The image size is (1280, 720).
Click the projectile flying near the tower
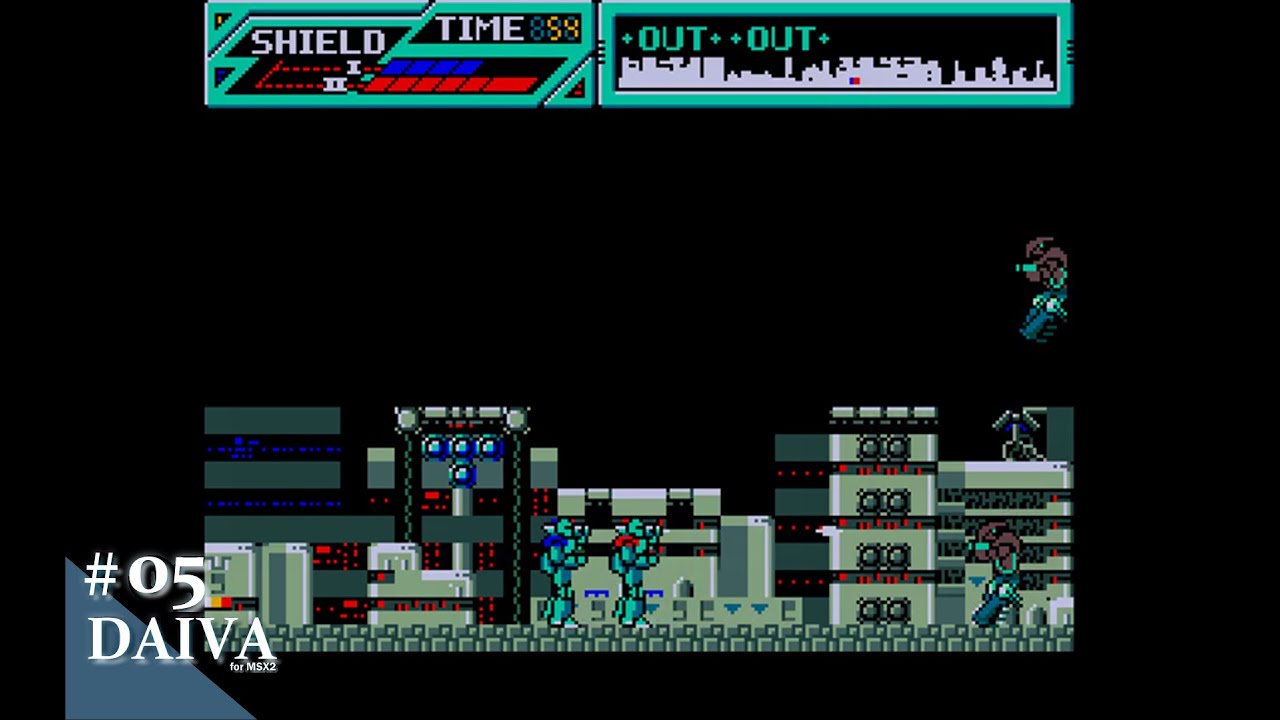[828, 531]
